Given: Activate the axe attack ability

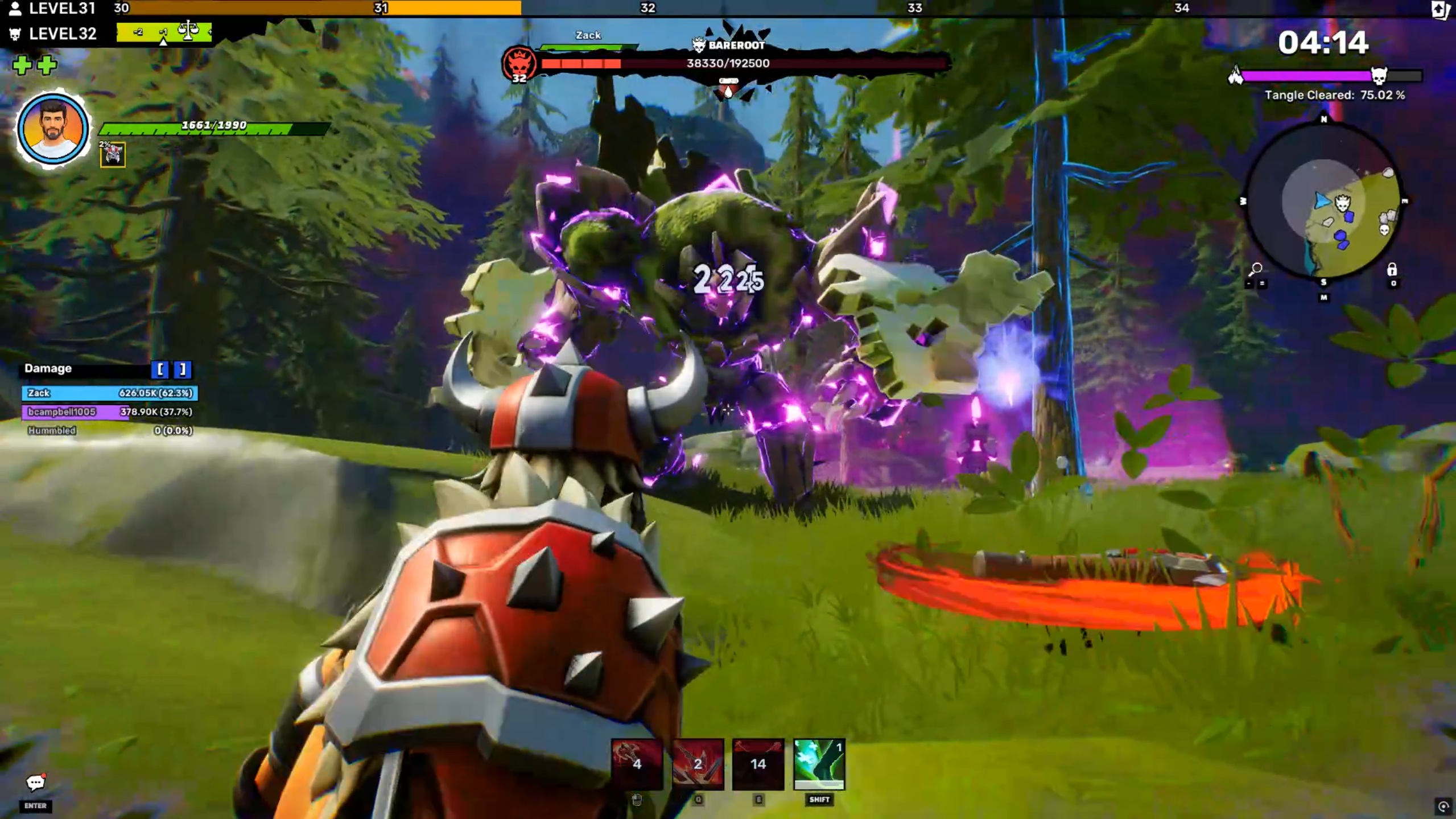Looking at the screenshot, I should 637,763.
